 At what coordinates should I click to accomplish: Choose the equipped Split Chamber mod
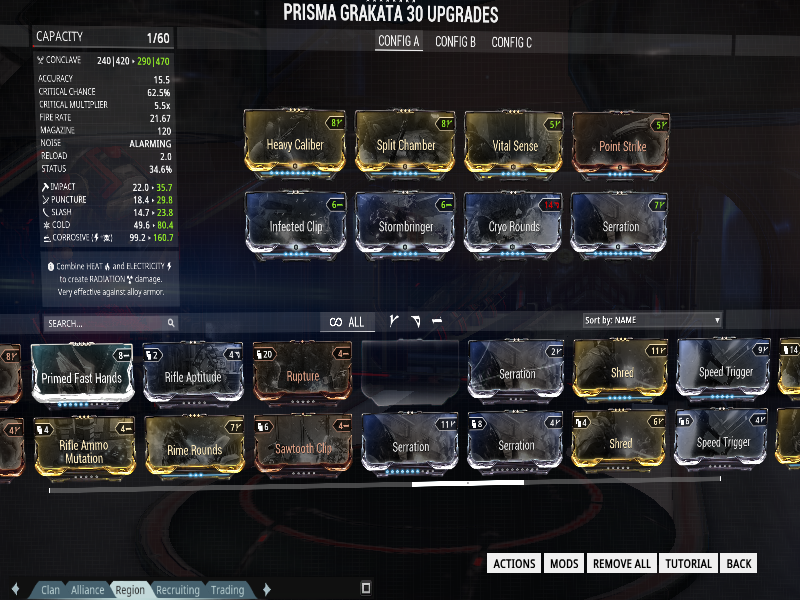[x=405, y=145]
